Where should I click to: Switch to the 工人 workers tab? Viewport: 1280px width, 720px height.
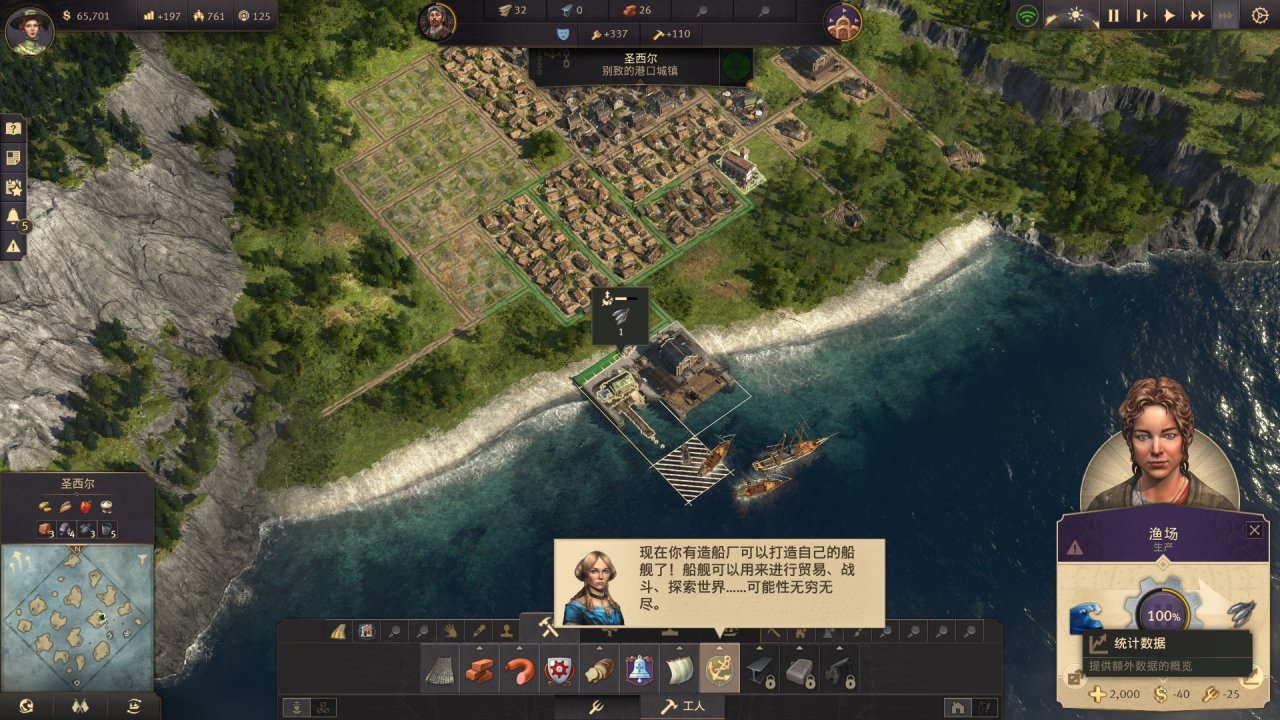coord(682,707)
